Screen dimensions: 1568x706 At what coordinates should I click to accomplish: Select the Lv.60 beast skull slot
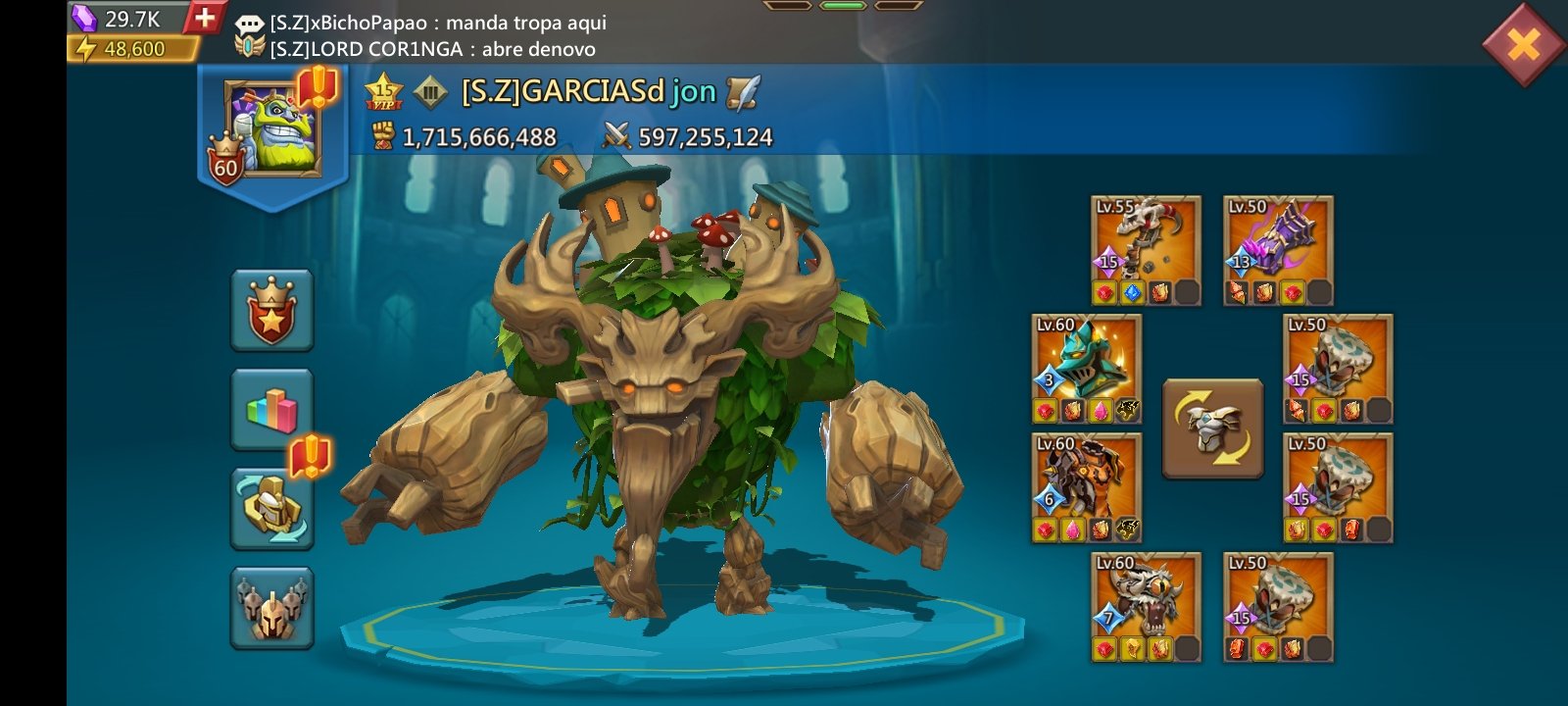(1146, 607)
